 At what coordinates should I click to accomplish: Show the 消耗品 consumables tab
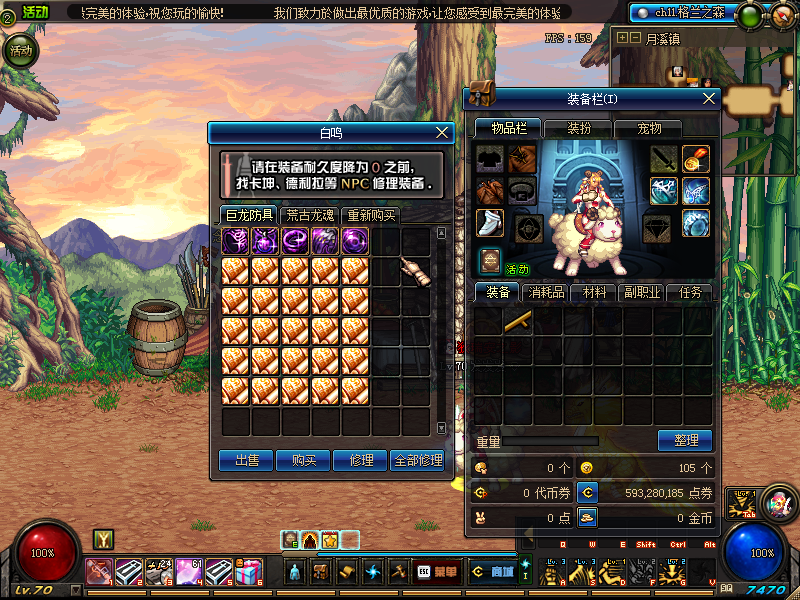(546, 293)
